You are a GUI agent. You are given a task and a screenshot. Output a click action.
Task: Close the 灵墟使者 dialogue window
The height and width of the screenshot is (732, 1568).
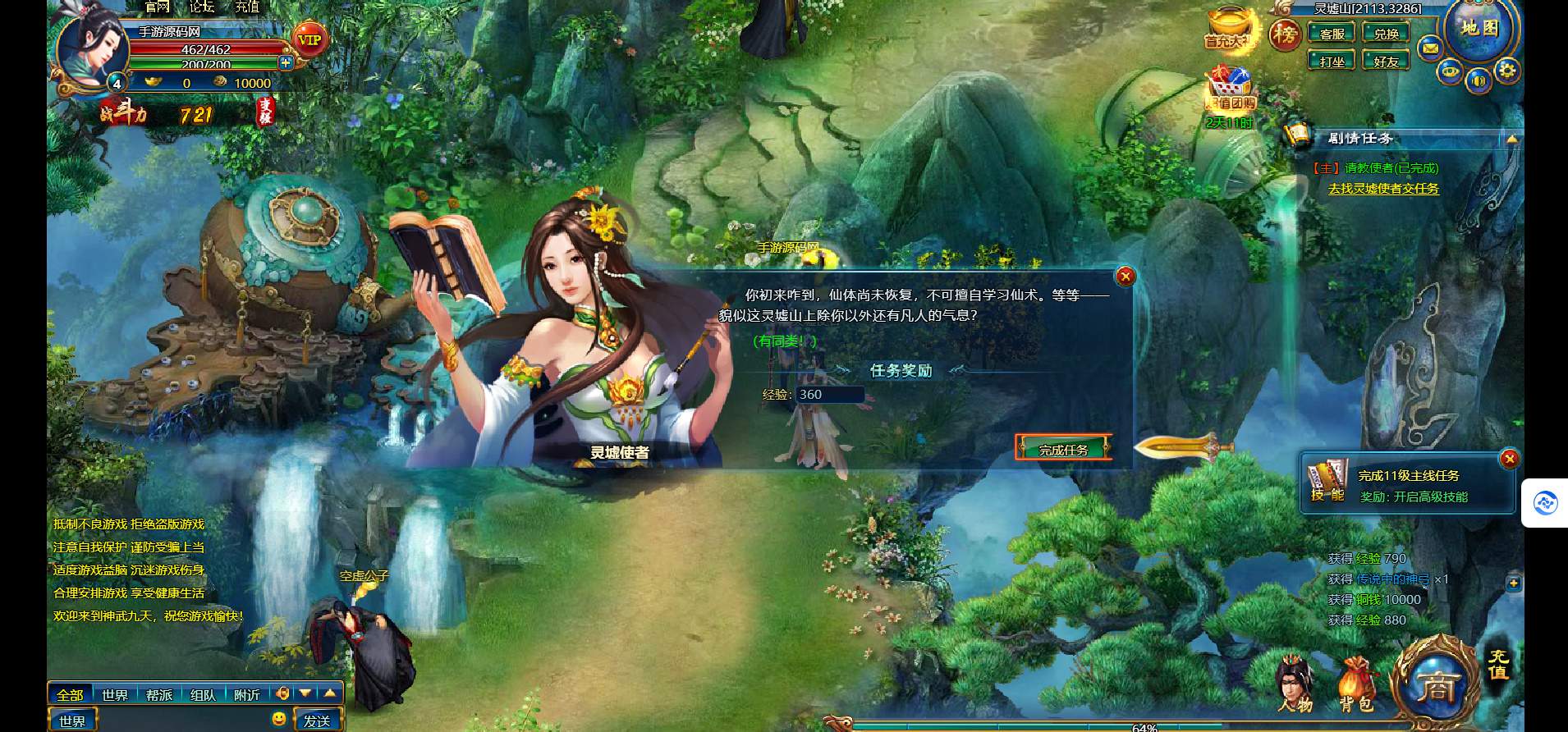(x=1126, y=277)
